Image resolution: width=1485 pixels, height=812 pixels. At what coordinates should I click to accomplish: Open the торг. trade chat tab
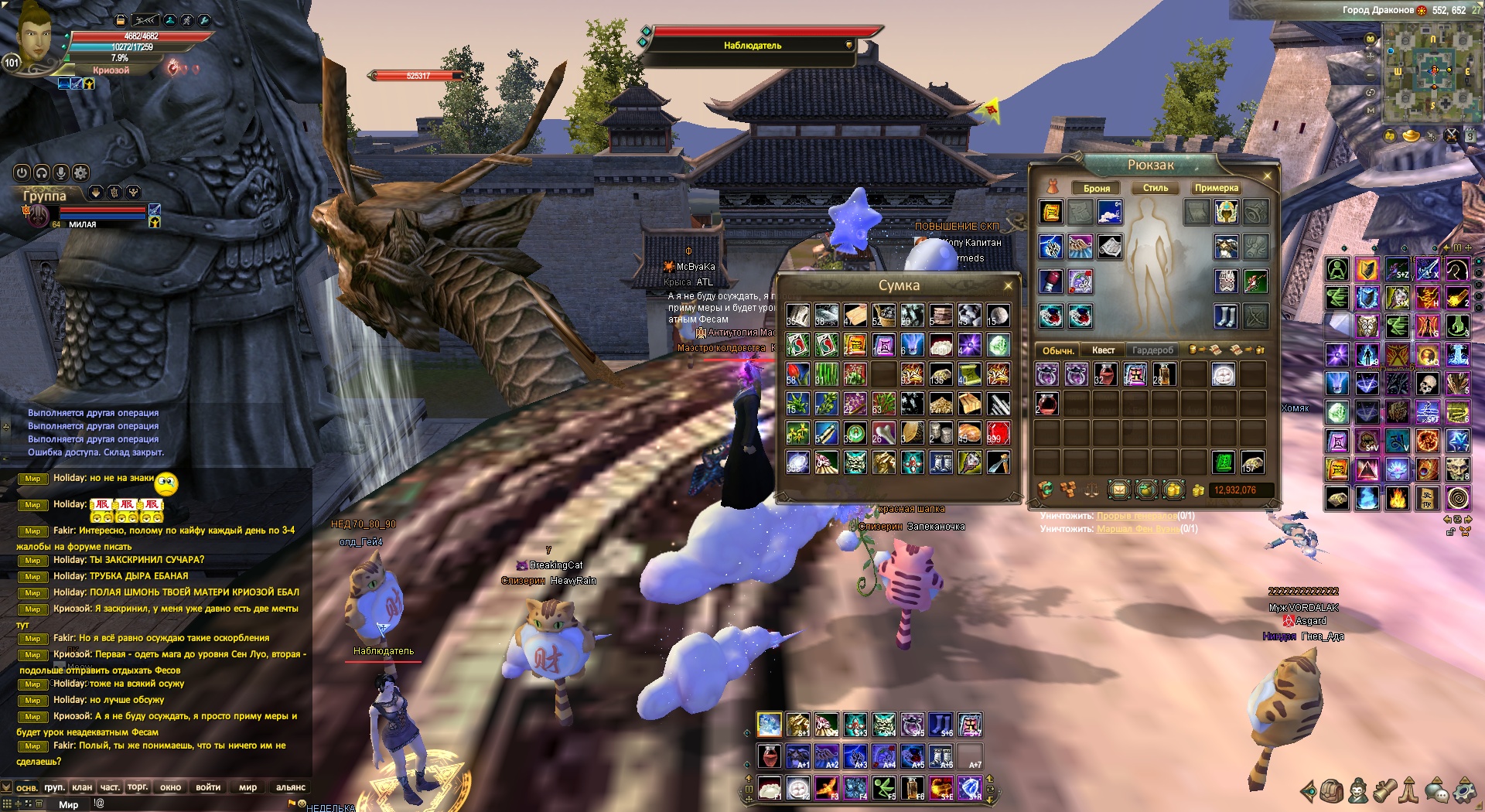pos(138,787)
